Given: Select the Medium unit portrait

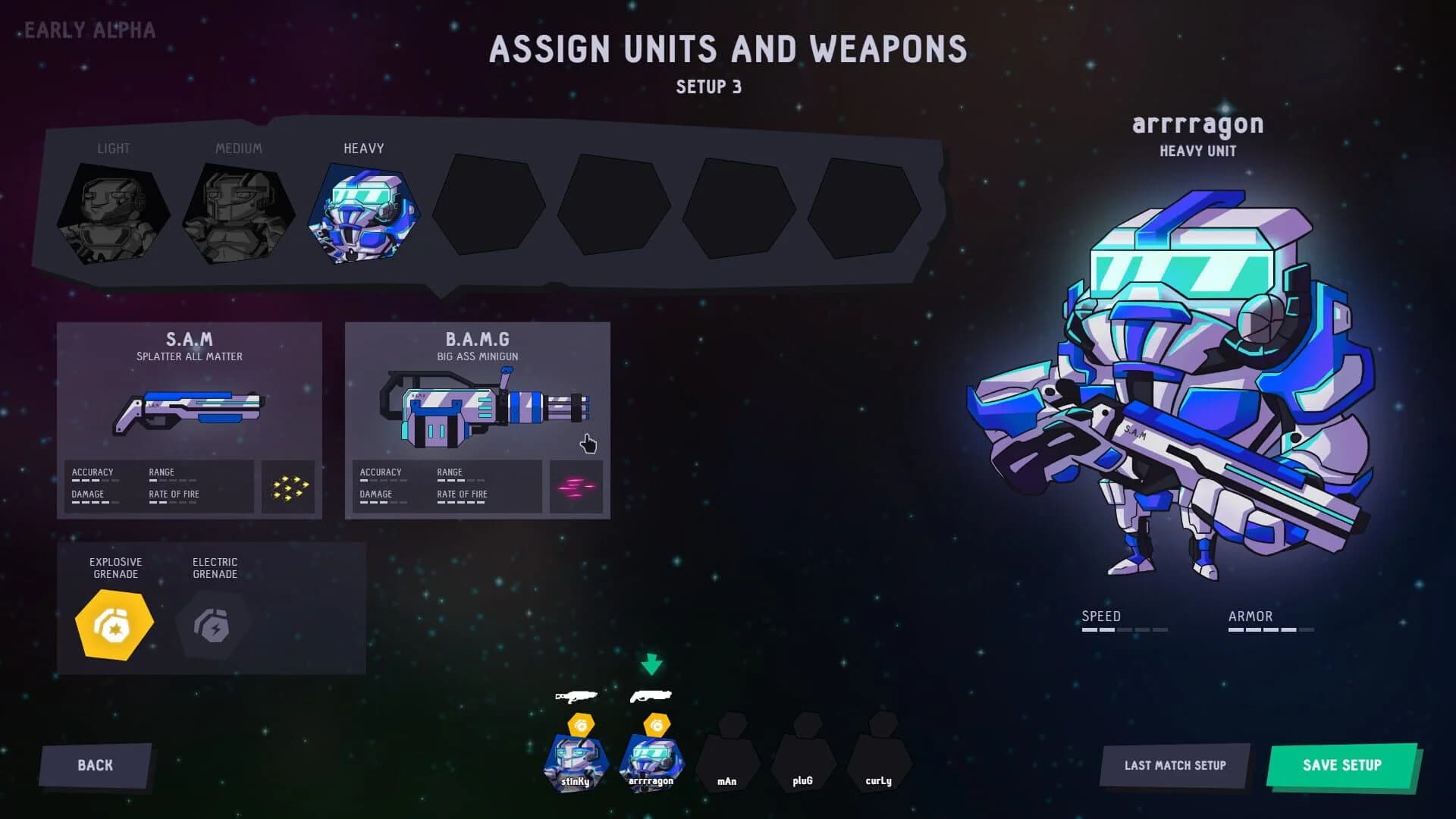Looking at the screenshot, I should pyautogui.click(x=238, y=213).
